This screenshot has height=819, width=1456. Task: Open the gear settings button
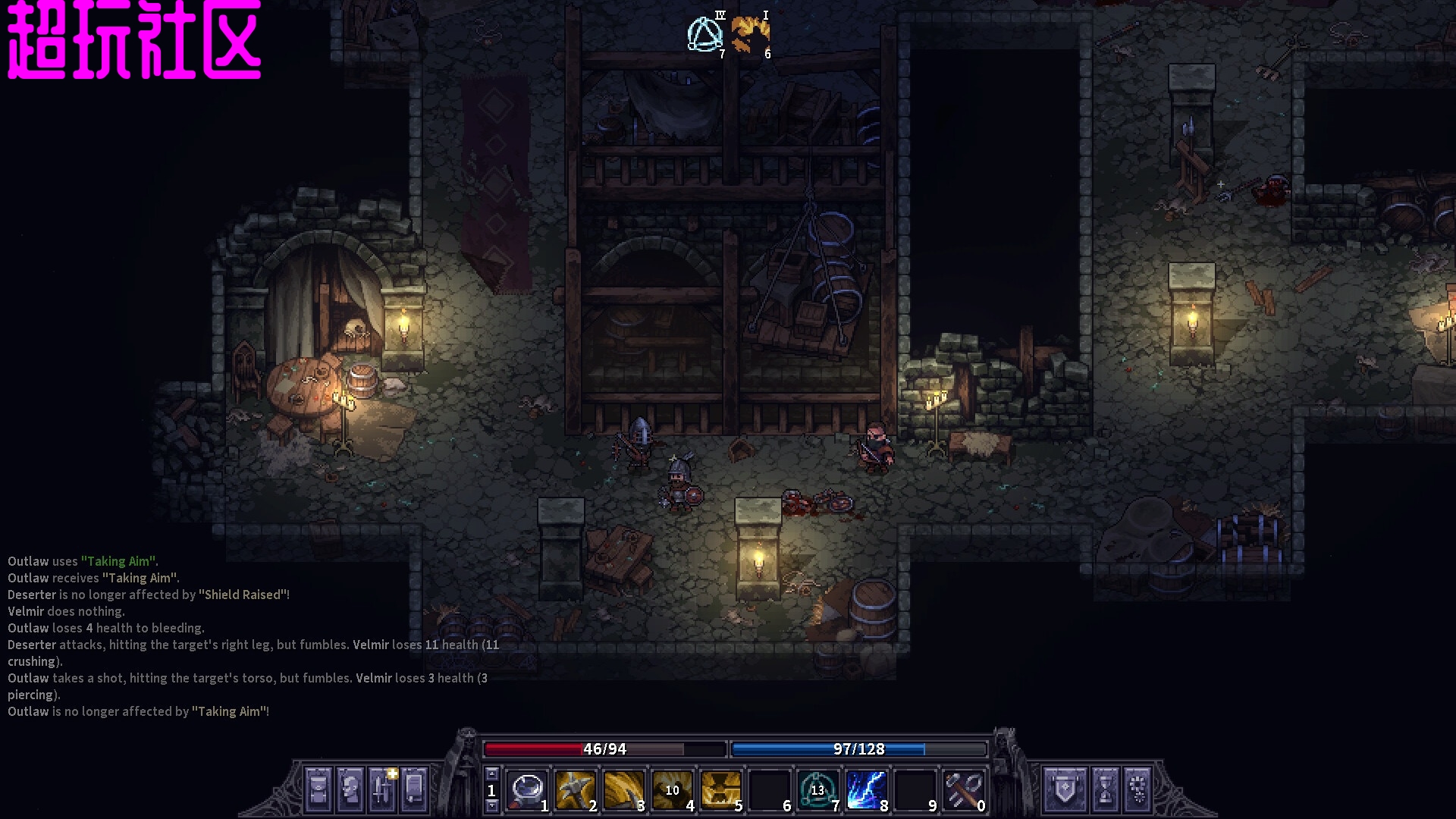(x=1138, y=789)
